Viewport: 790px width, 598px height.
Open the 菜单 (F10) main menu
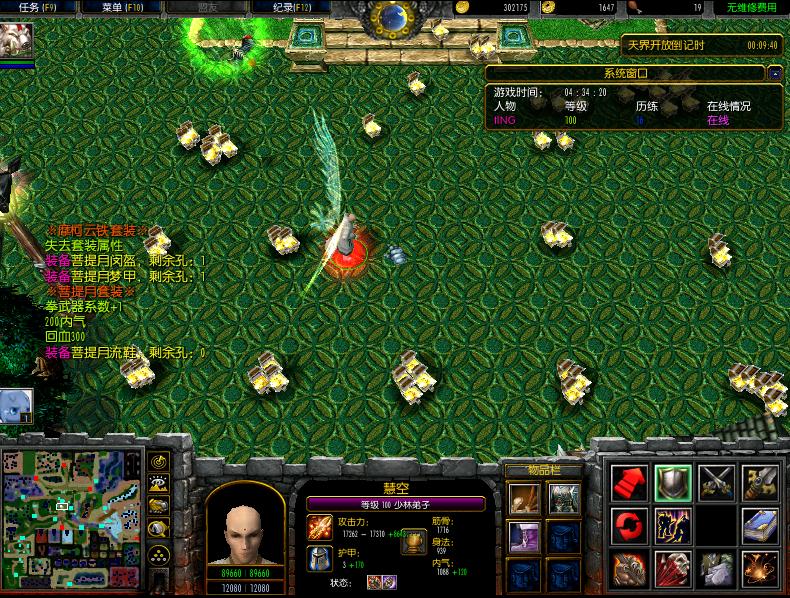[x=122, y=7]
